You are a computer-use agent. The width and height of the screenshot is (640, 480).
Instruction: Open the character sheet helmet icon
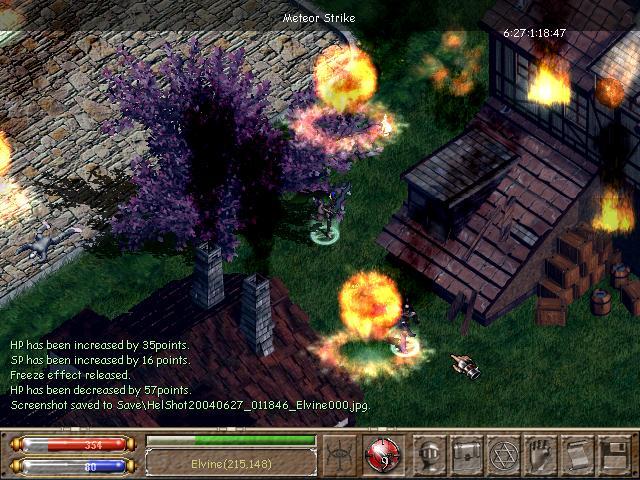430,453
